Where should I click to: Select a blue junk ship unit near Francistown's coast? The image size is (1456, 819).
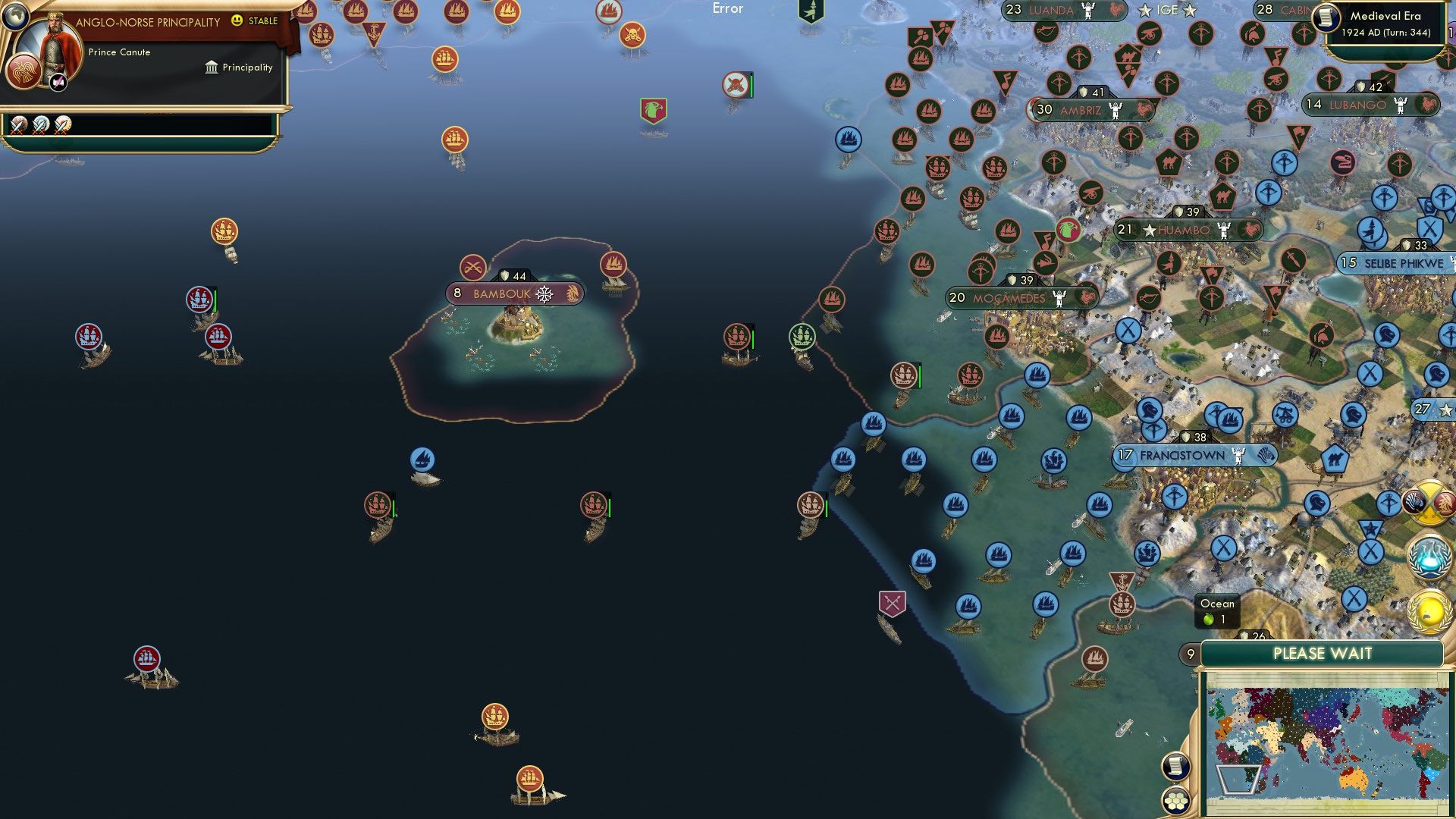point(1098,504)
